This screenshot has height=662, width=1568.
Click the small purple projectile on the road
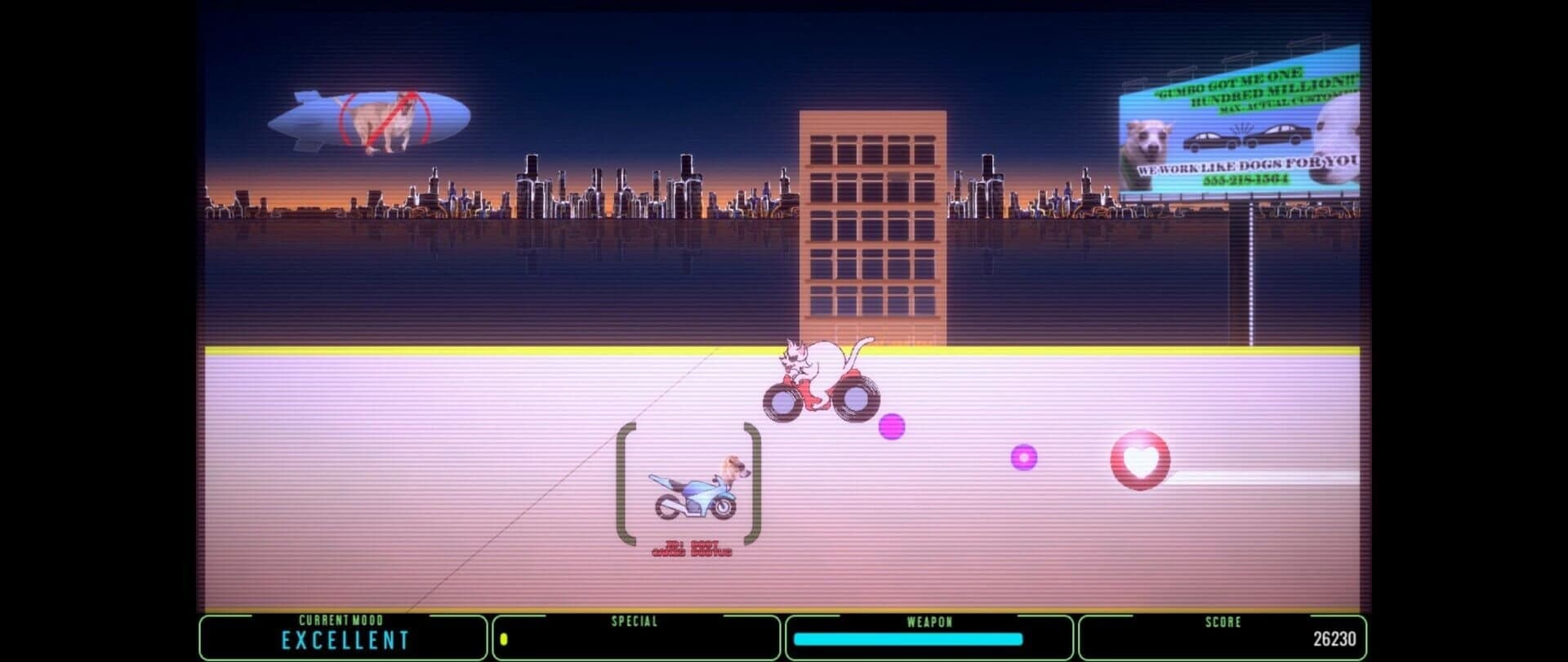(x=1024, y=458)
